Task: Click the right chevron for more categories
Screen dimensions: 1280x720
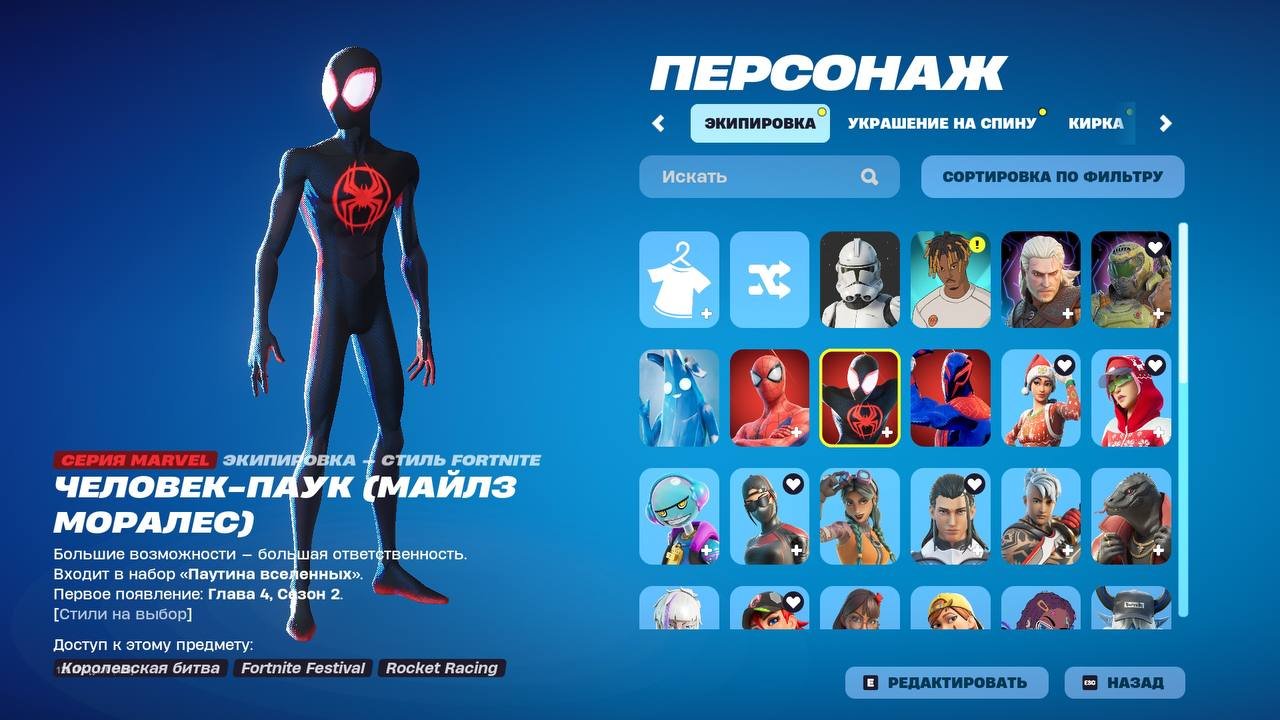Action: (x=1164, y=122)
